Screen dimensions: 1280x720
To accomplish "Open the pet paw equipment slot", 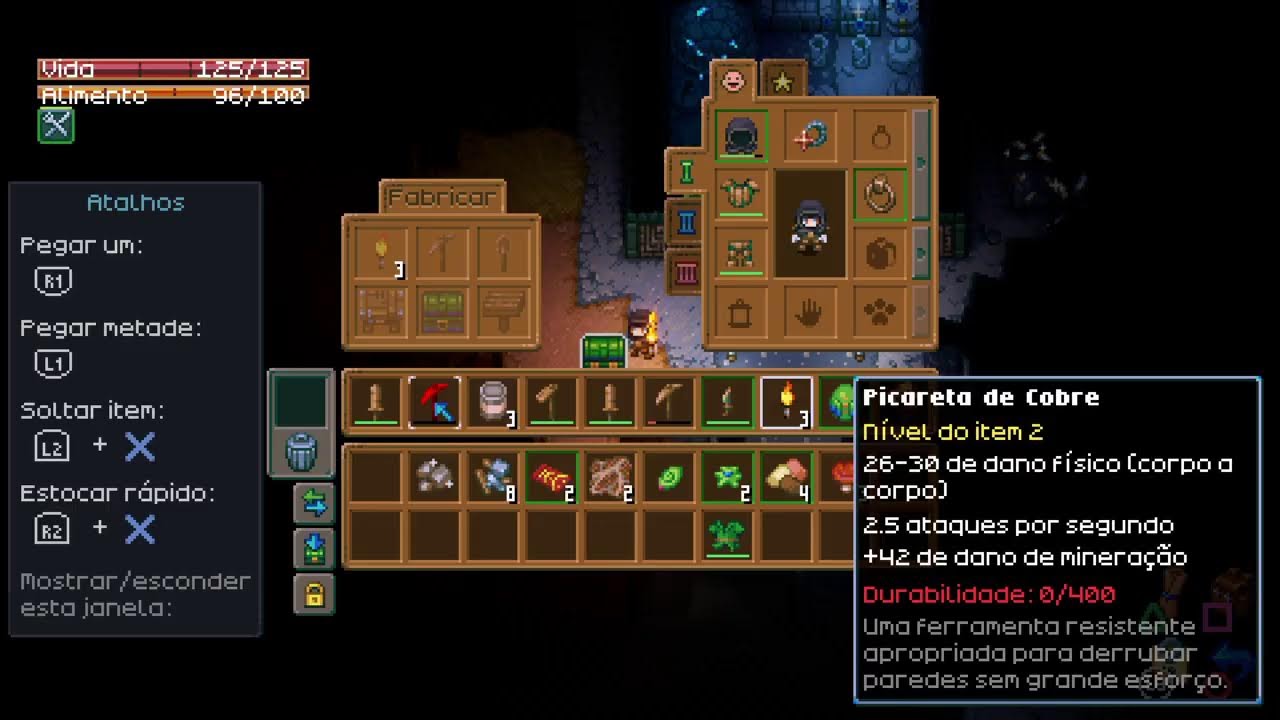I will (880, 313).
